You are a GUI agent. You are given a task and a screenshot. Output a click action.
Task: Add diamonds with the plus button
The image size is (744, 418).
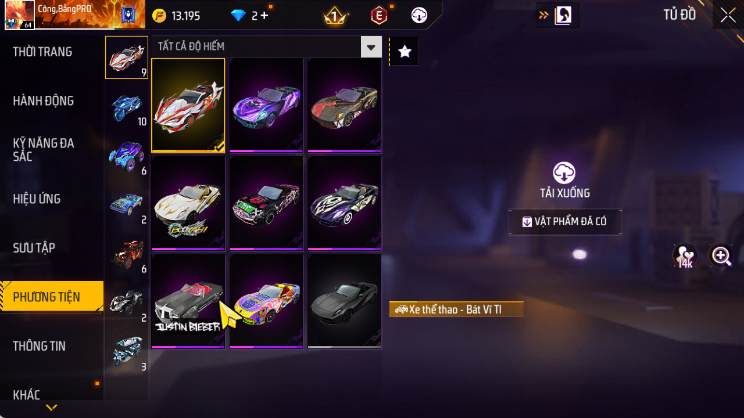pos(264,16)
